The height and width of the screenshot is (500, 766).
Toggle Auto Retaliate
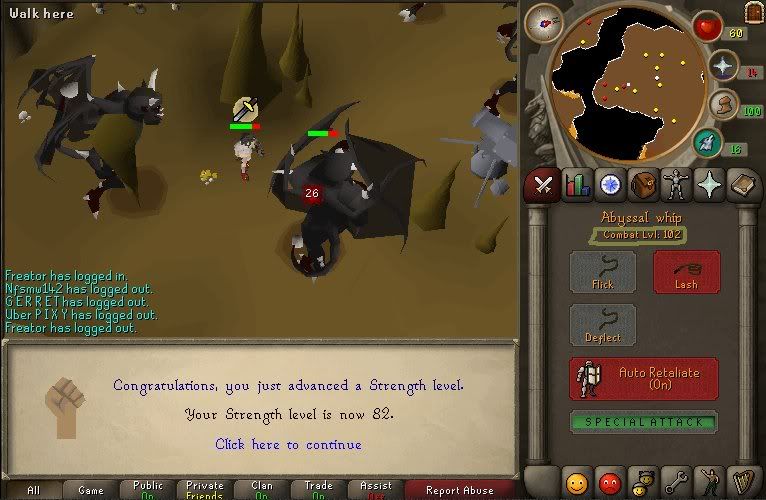(644, 379)
